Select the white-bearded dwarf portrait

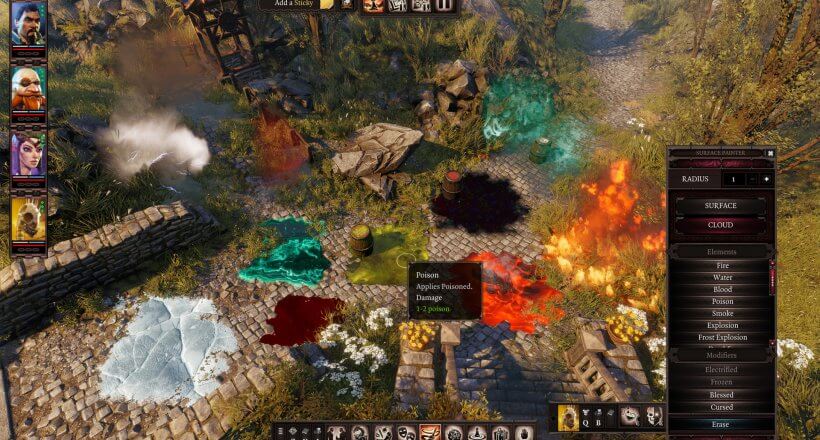pyautogui.click(x=28, y=89)
